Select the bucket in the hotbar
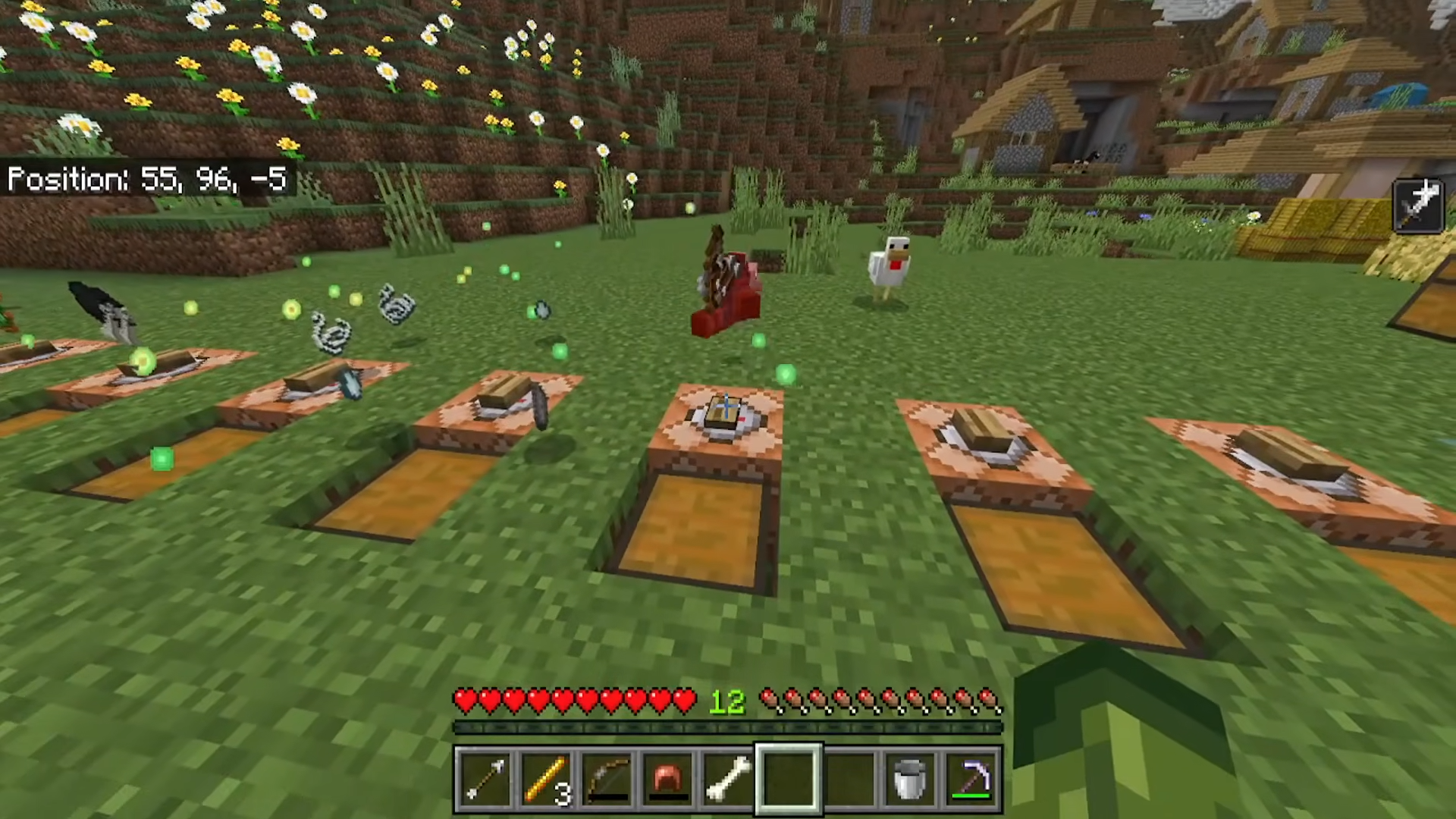 pyautogui.click(x=909, y=779)
